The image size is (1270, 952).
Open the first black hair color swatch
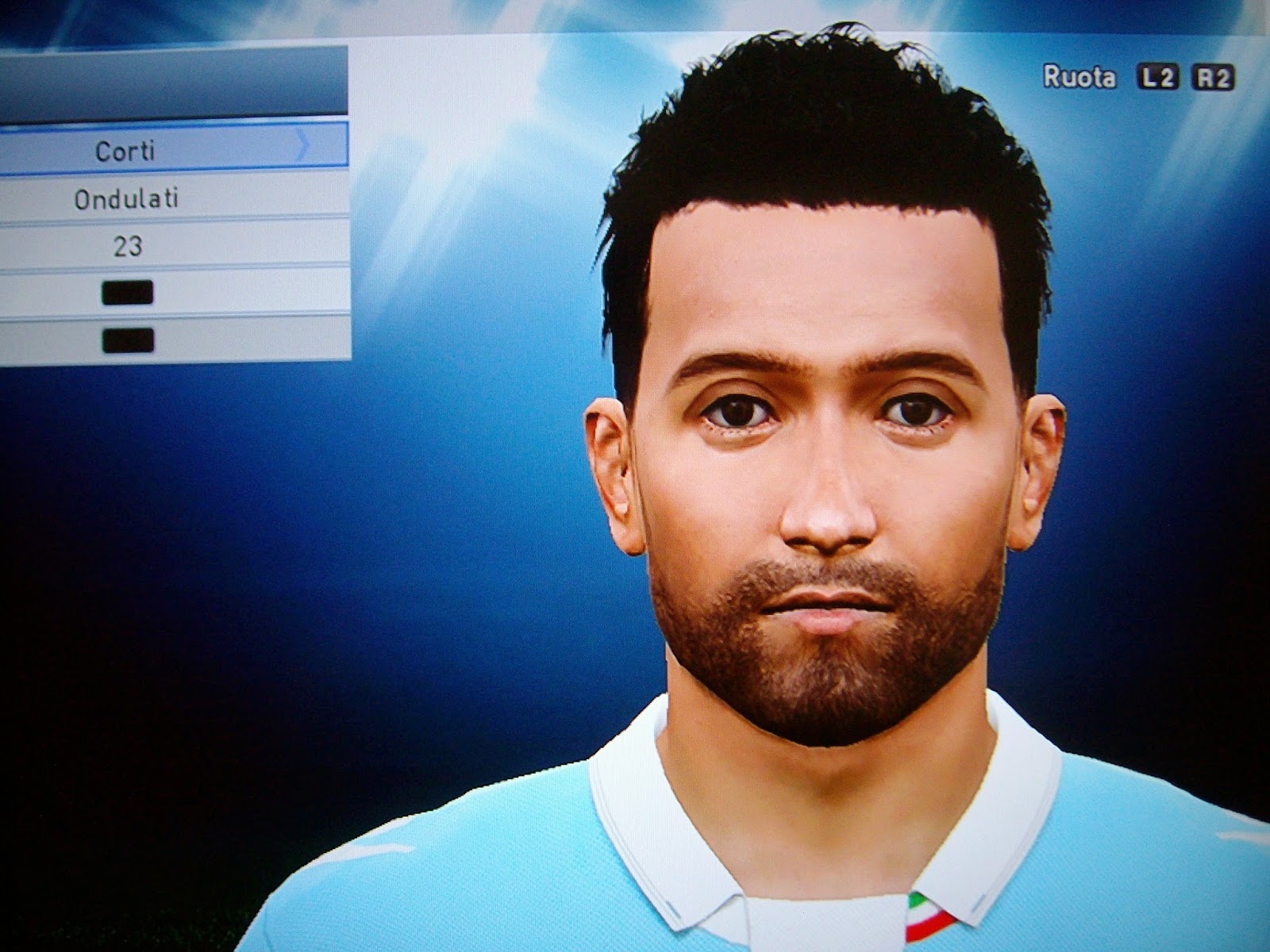(127, 294)
